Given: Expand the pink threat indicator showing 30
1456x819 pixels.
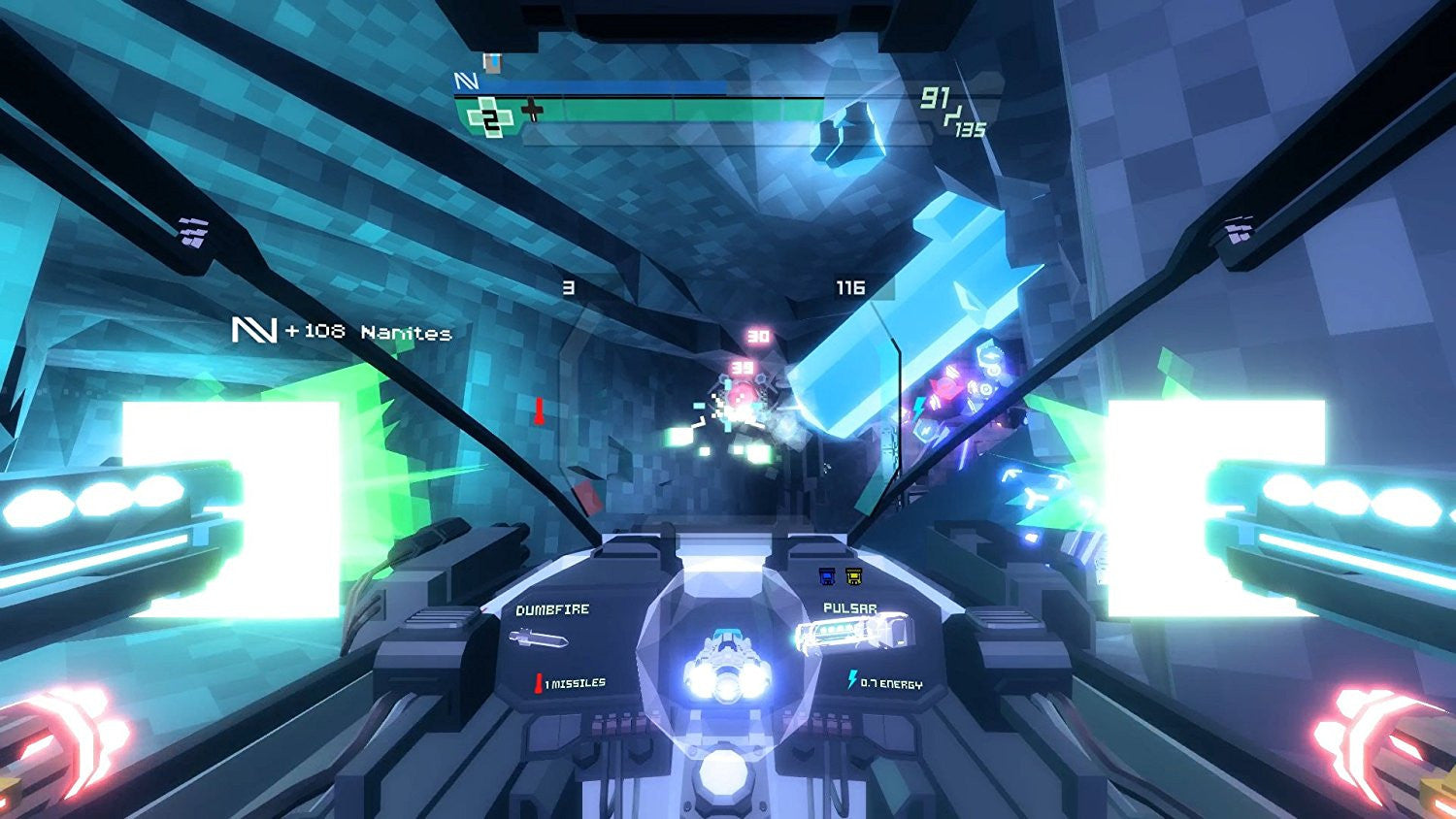Looking at the screenshot, I should click(x=757, y=336).
